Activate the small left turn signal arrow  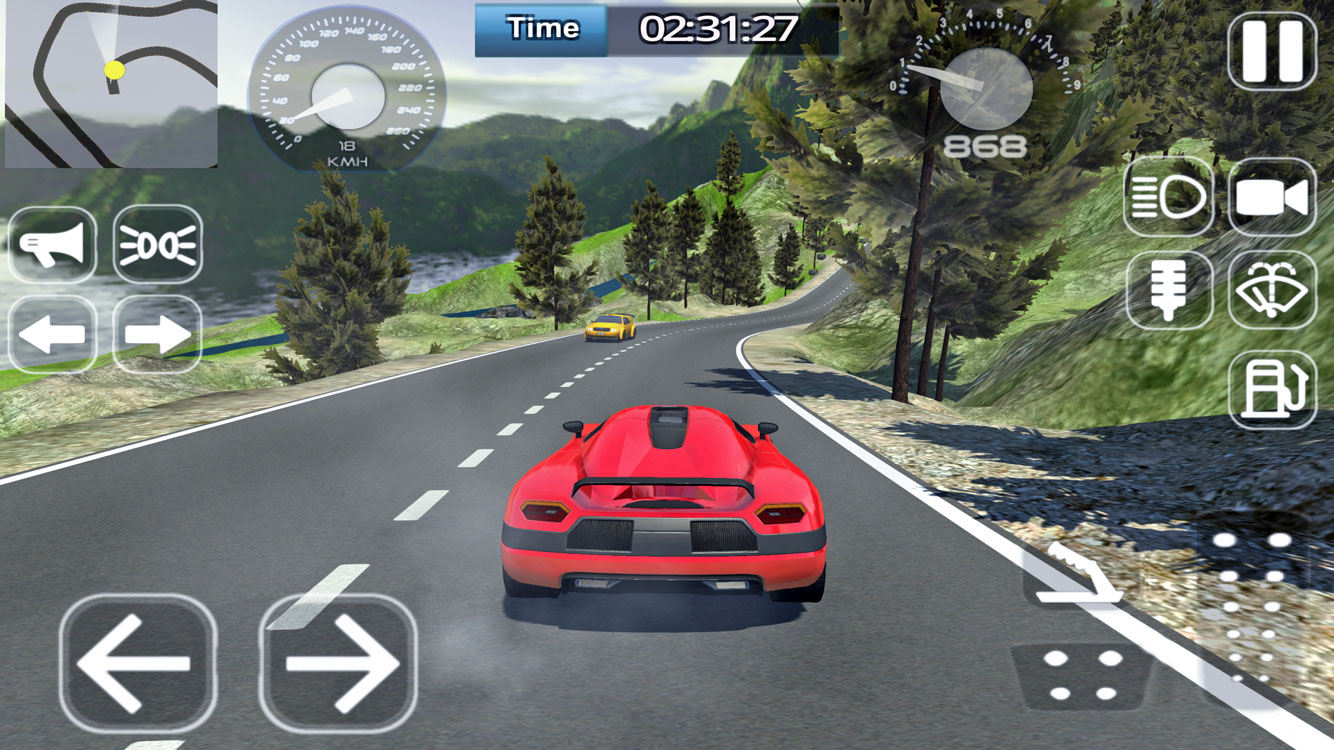[53, 334]
